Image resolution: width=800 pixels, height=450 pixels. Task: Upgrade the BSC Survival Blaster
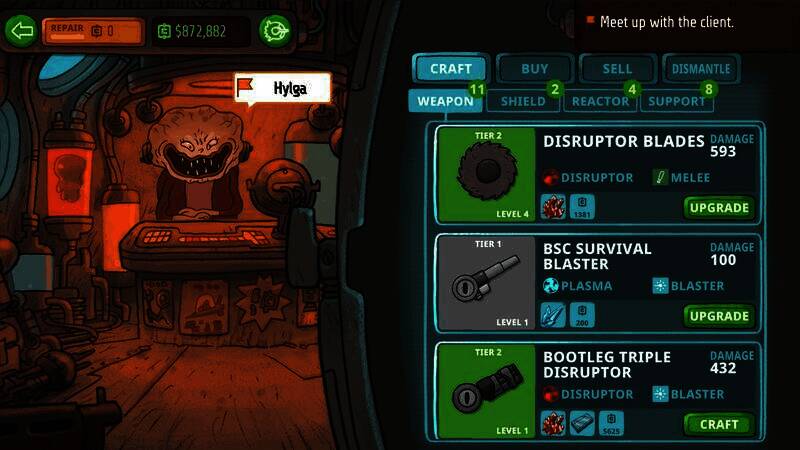tap(718, 316)
